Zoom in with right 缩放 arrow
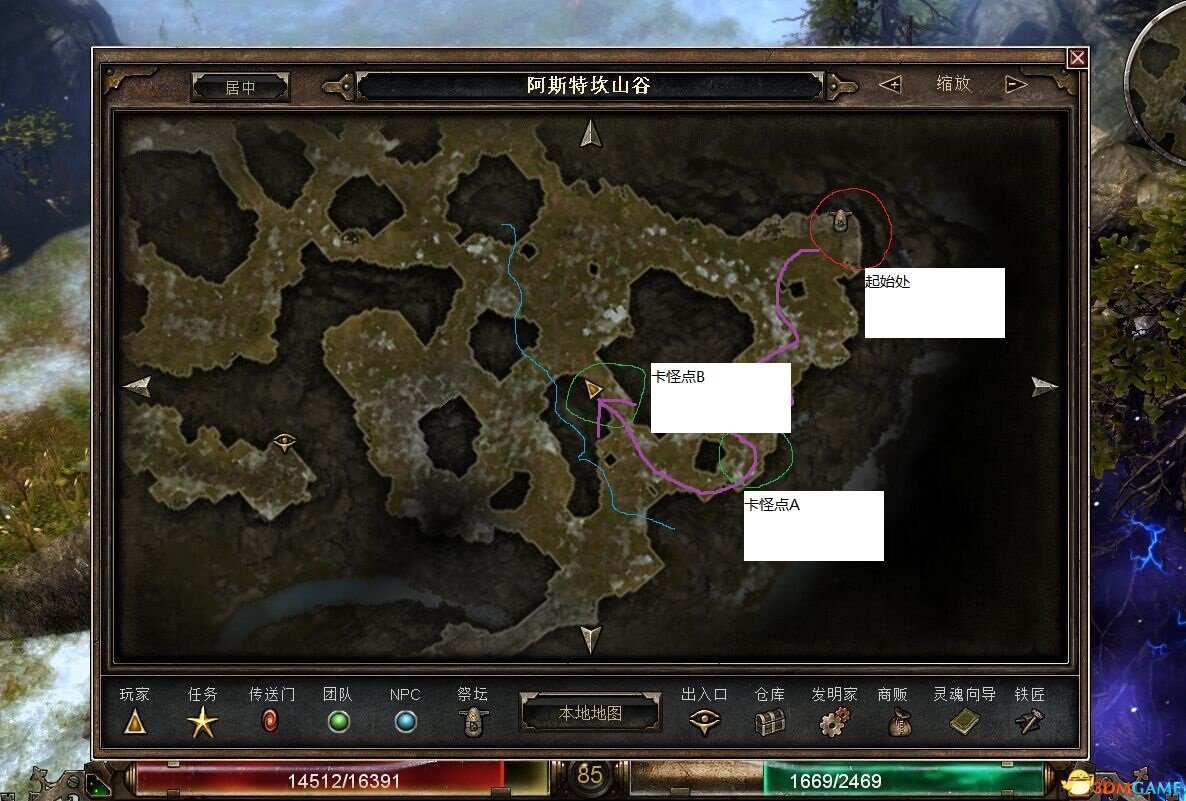Image resolution: width=1186 pixels, height=801 pixels. (x=1016, y=85)
